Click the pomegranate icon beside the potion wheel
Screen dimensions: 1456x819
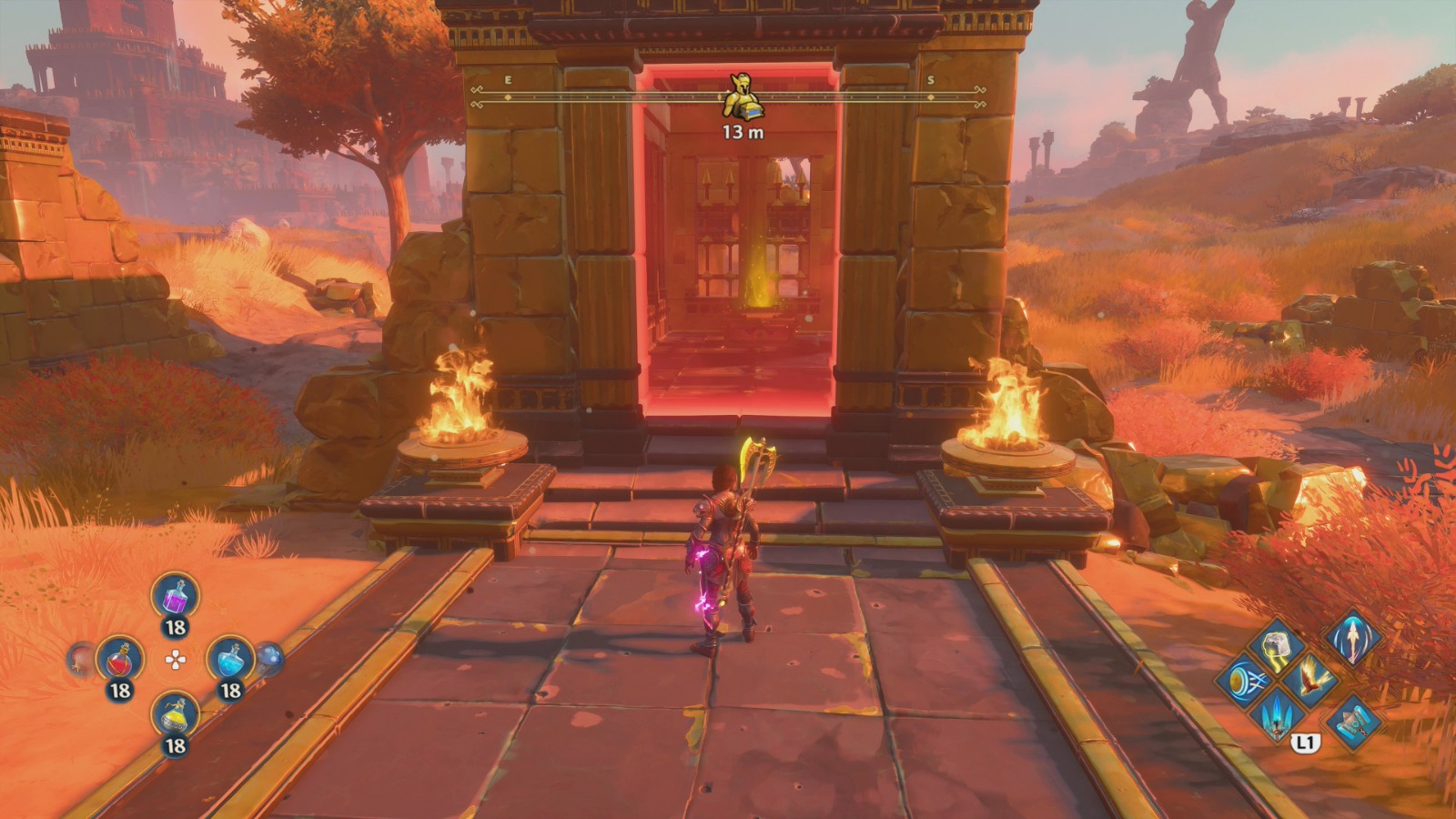tap(80, 660)
